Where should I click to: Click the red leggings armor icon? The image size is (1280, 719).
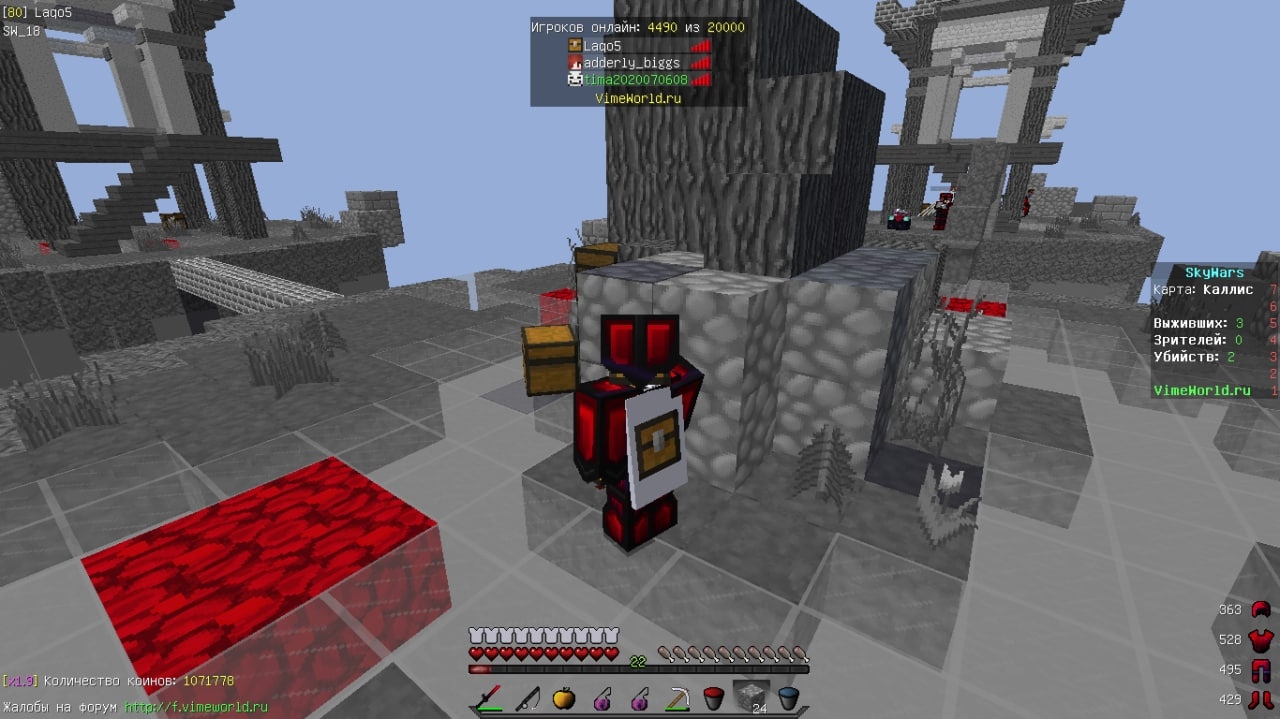pyautogui.click(x=1260, y=669)
